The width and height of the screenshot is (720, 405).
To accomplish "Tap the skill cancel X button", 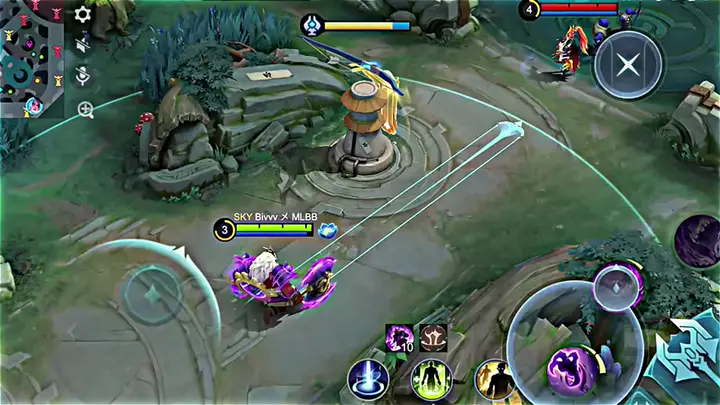I will 627,65.
